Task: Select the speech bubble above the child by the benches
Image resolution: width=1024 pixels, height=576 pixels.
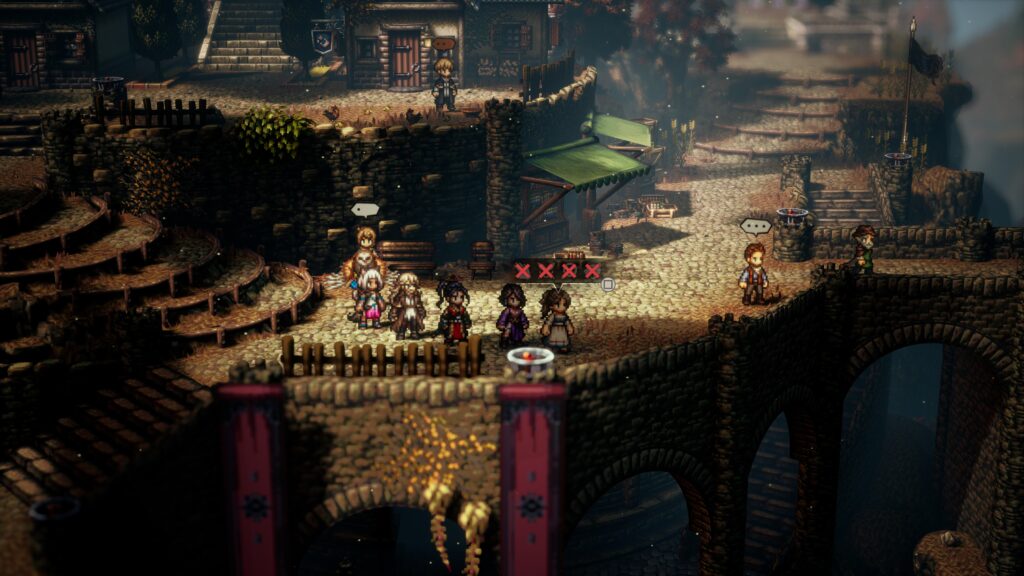Action: click(365, 210)
